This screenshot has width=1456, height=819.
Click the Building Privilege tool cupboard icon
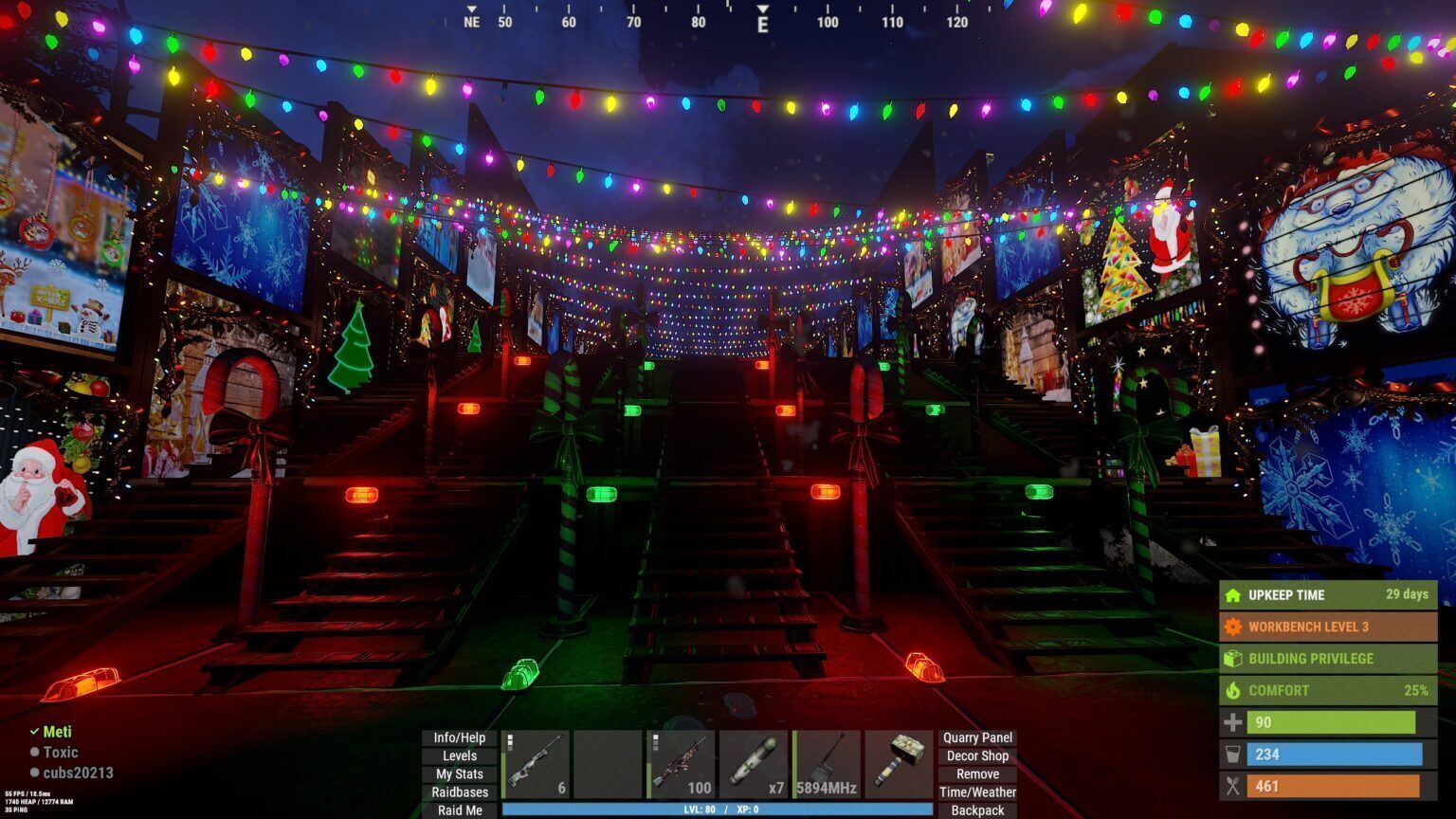(x=1233, y=658)
